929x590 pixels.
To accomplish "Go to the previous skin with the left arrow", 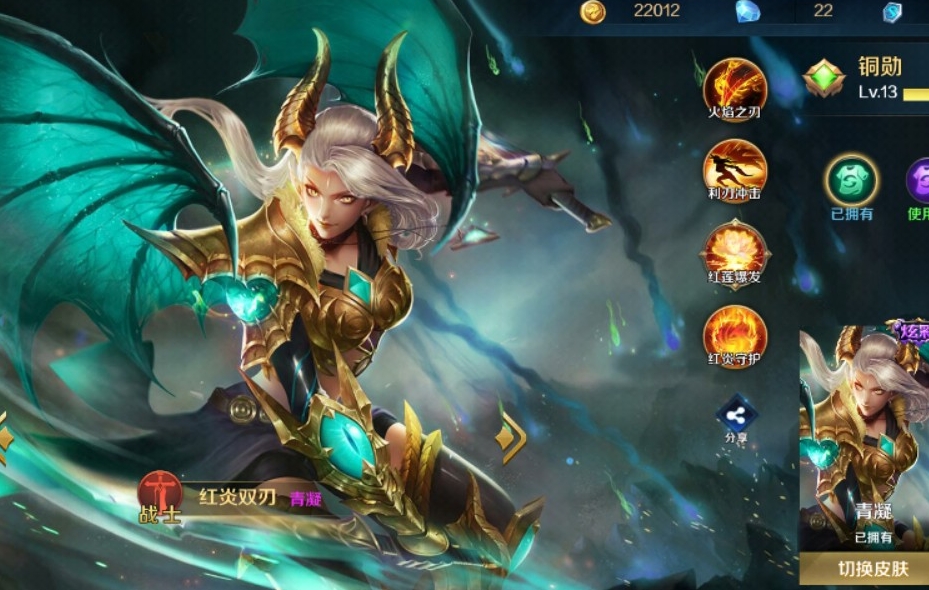I will (5, 437).
